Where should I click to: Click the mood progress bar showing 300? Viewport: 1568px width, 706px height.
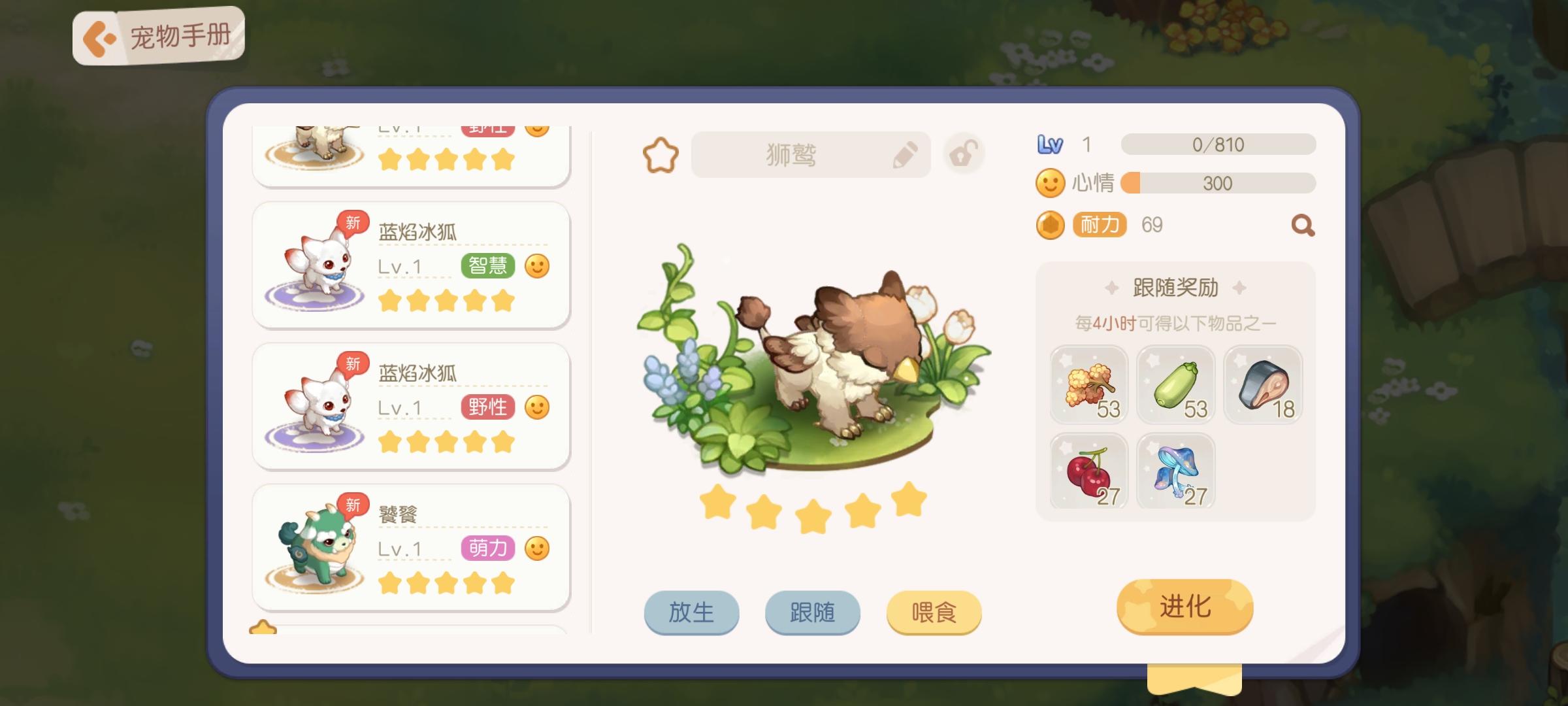(1213, 184)
